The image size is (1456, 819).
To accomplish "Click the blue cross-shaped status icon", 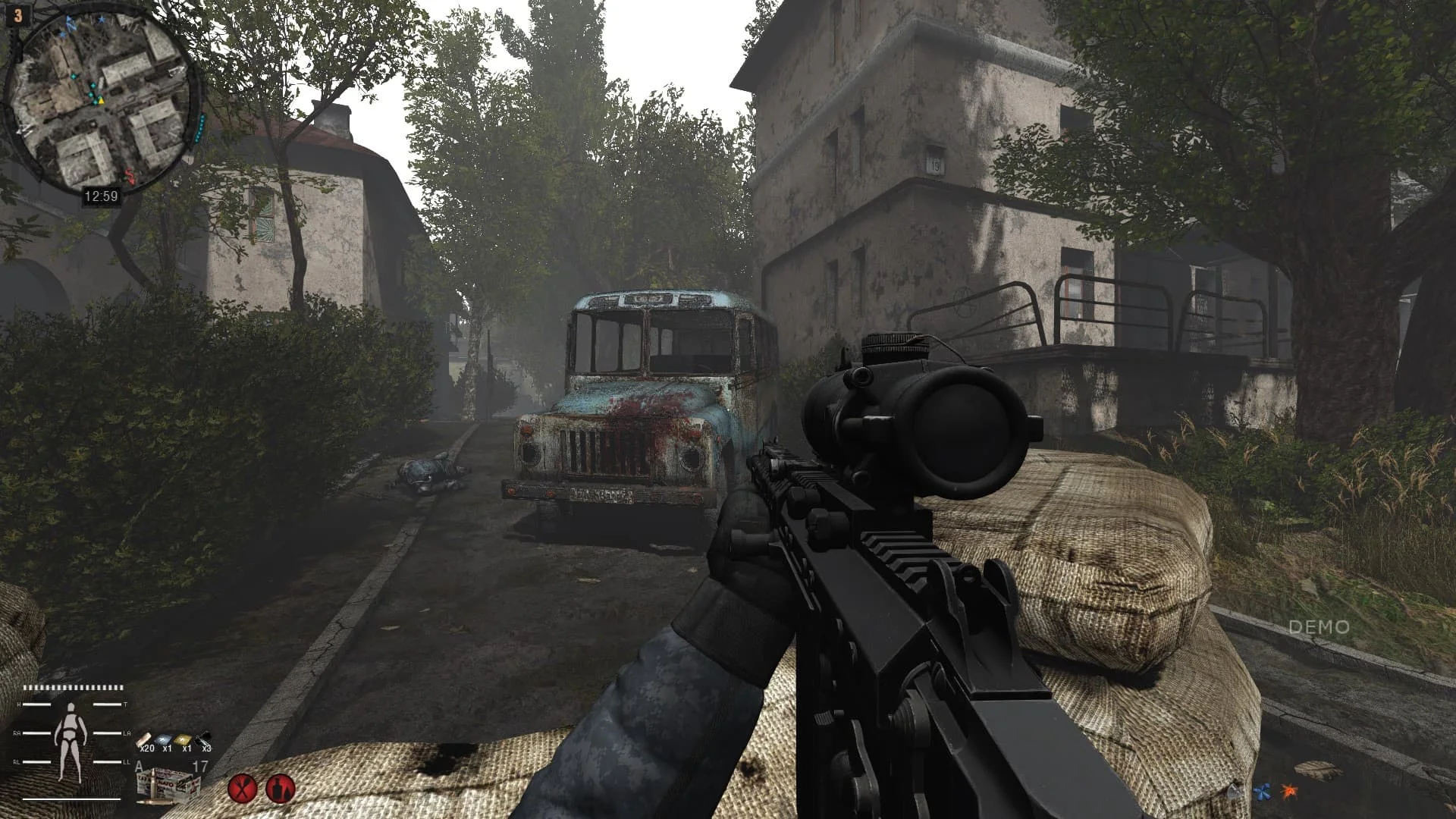I will 1262,793.
